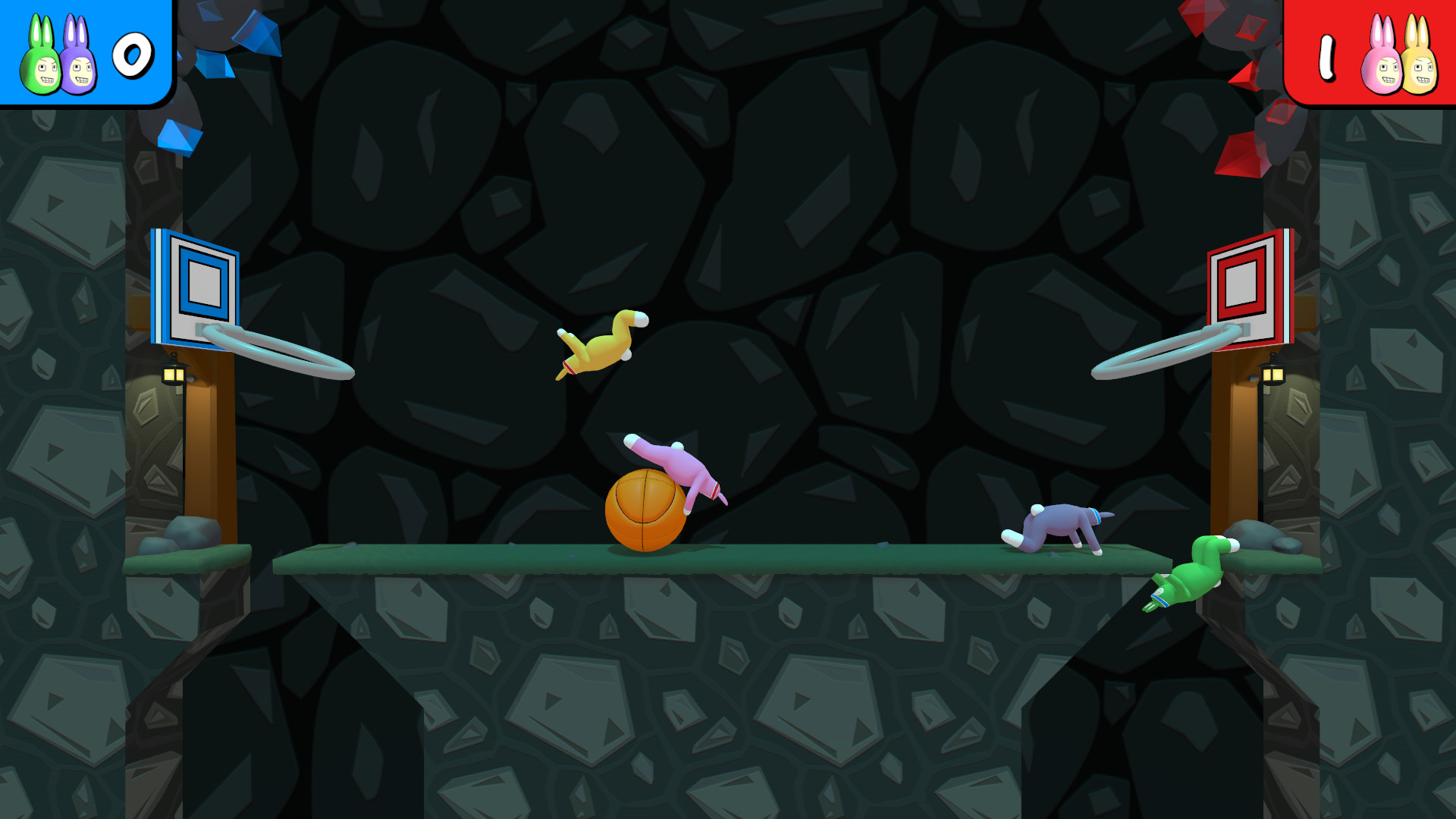
Task: Click the pink bunny team portrait
Action: (1382, 61)
